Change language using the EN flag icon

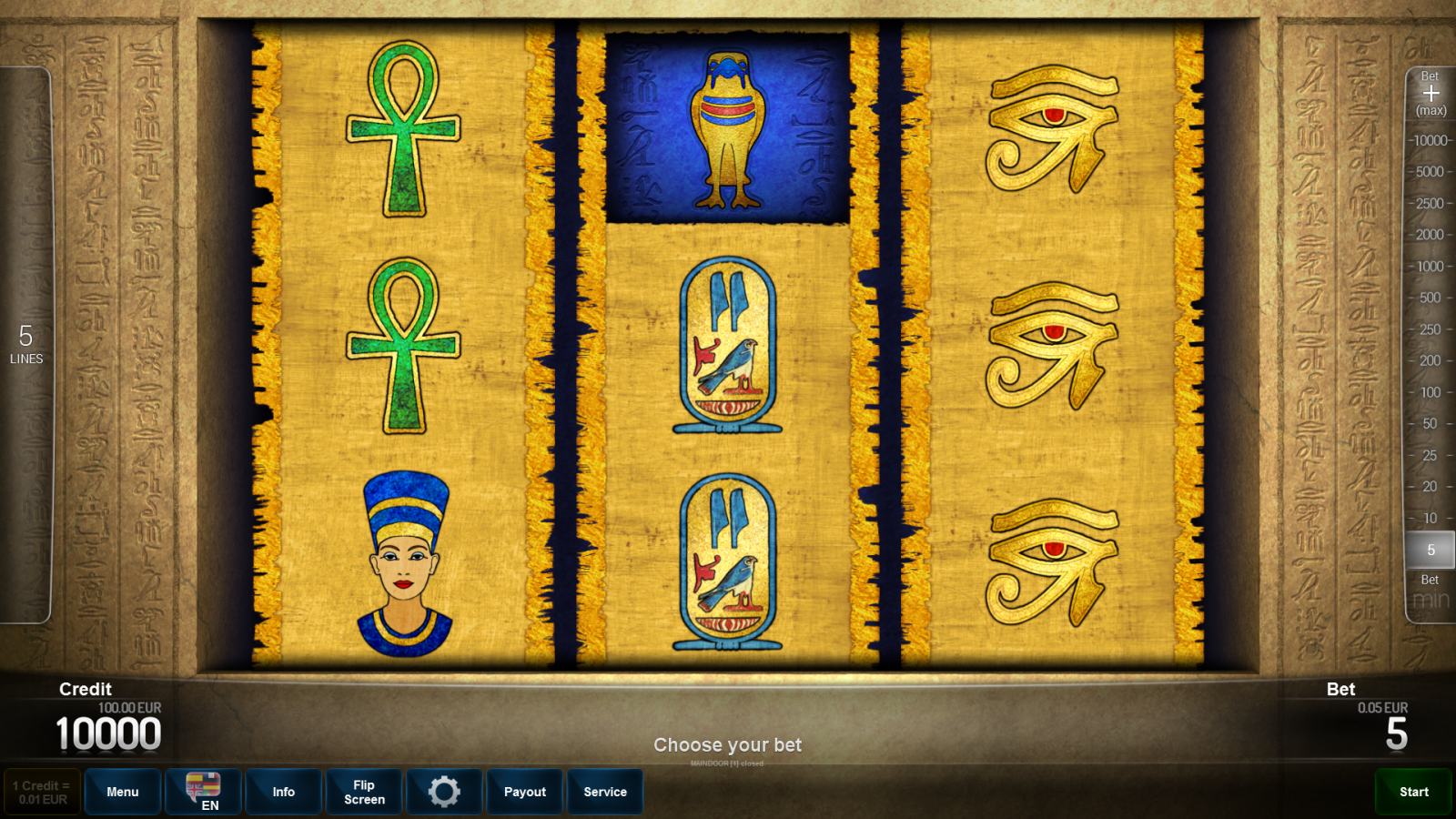coord(202,792)
